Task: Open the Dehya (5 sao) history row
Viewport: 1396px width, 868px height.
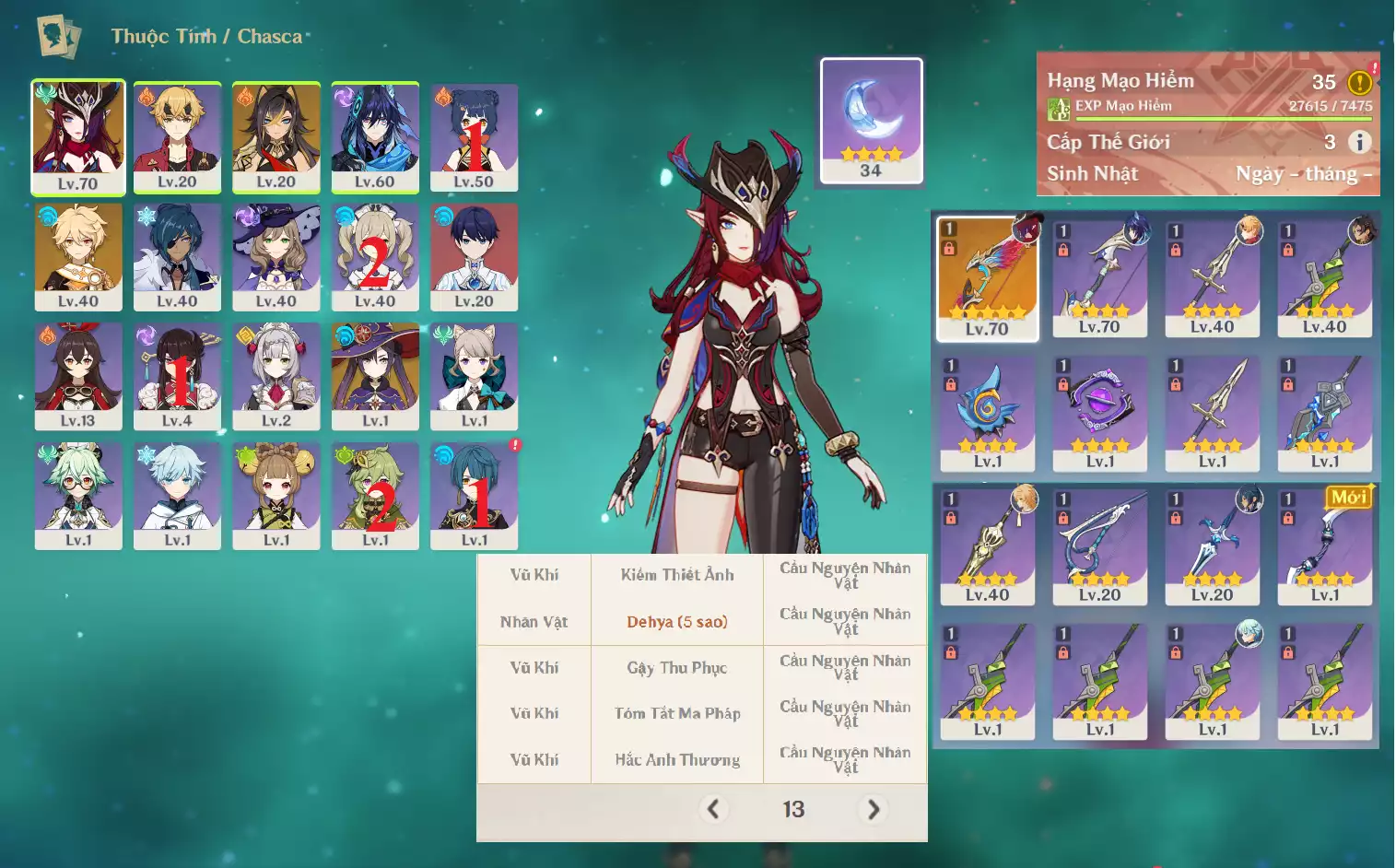Action: (x=677, y=622)
